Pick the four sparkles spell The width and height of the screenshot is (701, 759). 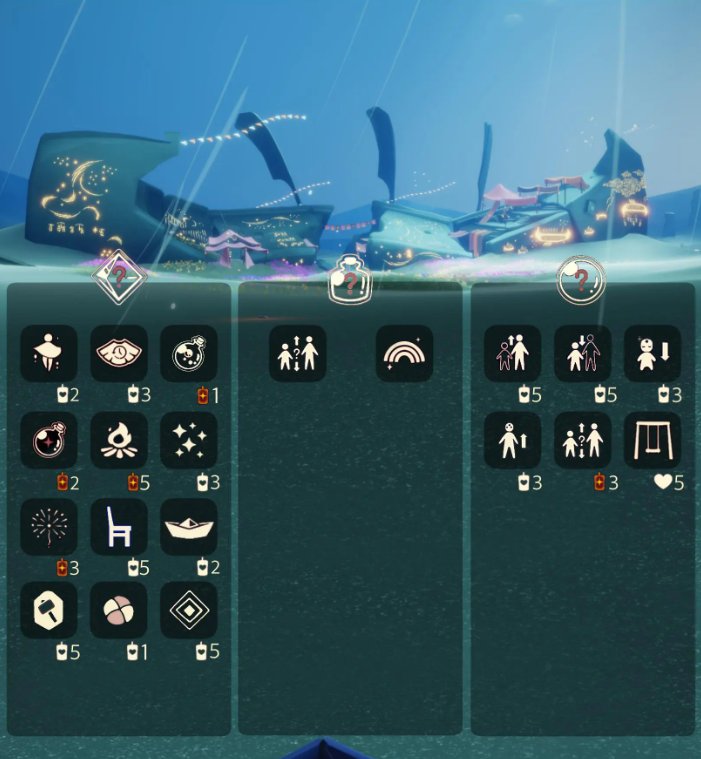tap(189, 440)
